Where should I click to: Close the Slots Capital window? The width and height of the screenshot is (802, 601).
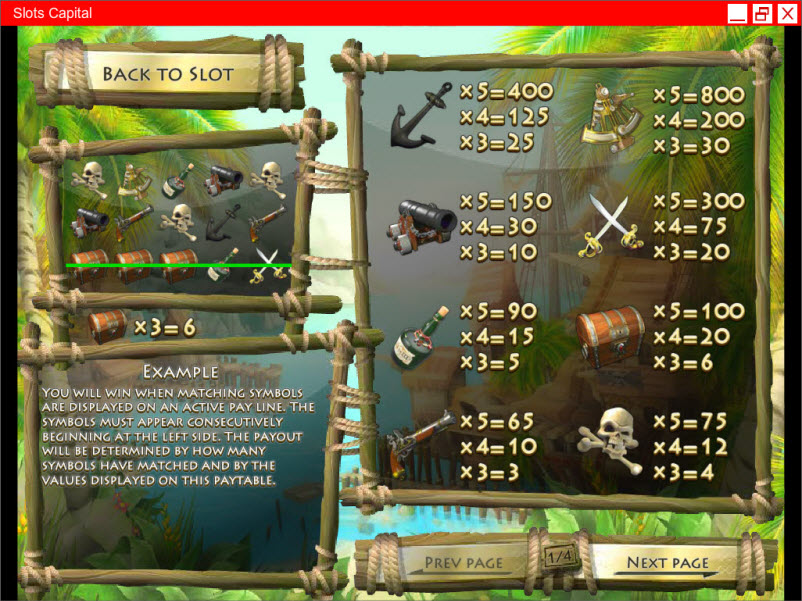coord(786,13)
